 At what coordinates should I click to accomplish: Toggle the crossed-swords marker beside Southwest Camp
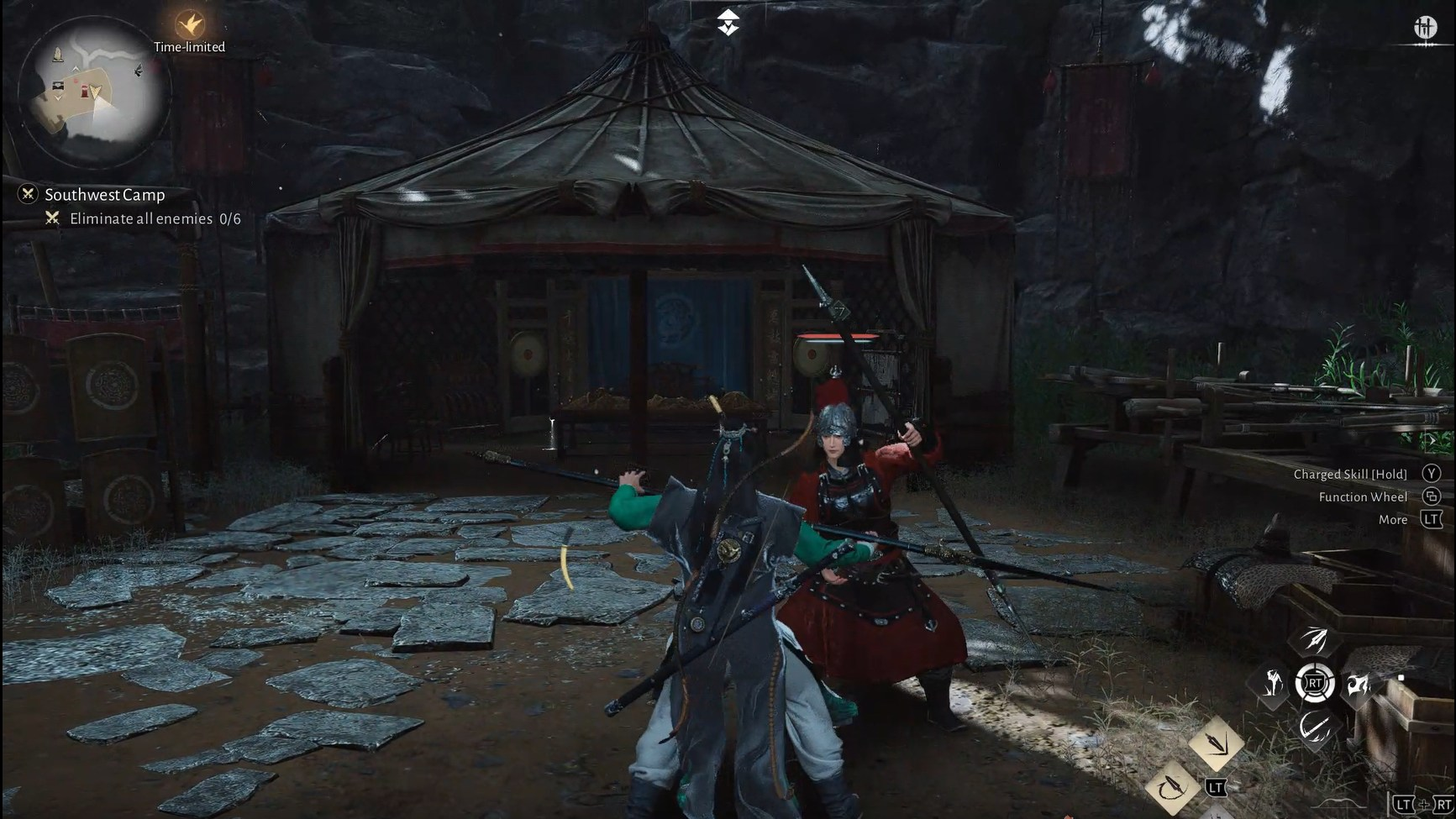28,194
